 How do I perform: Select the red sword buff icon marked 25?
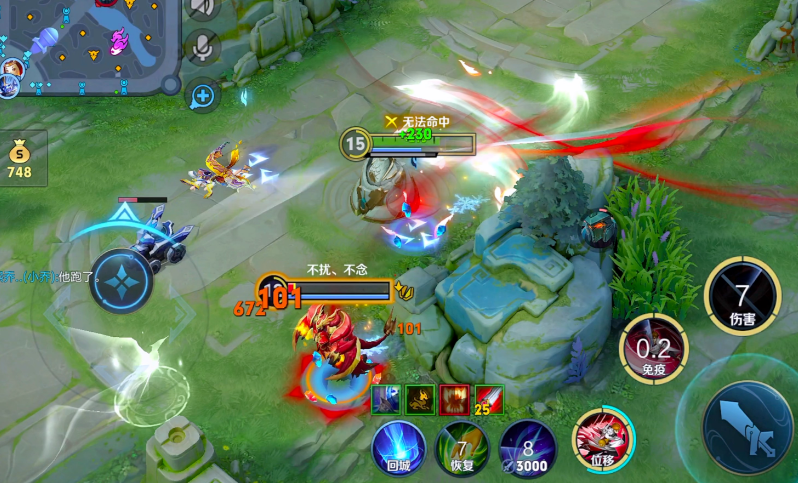pyautogui.click(x=489, y=399)
